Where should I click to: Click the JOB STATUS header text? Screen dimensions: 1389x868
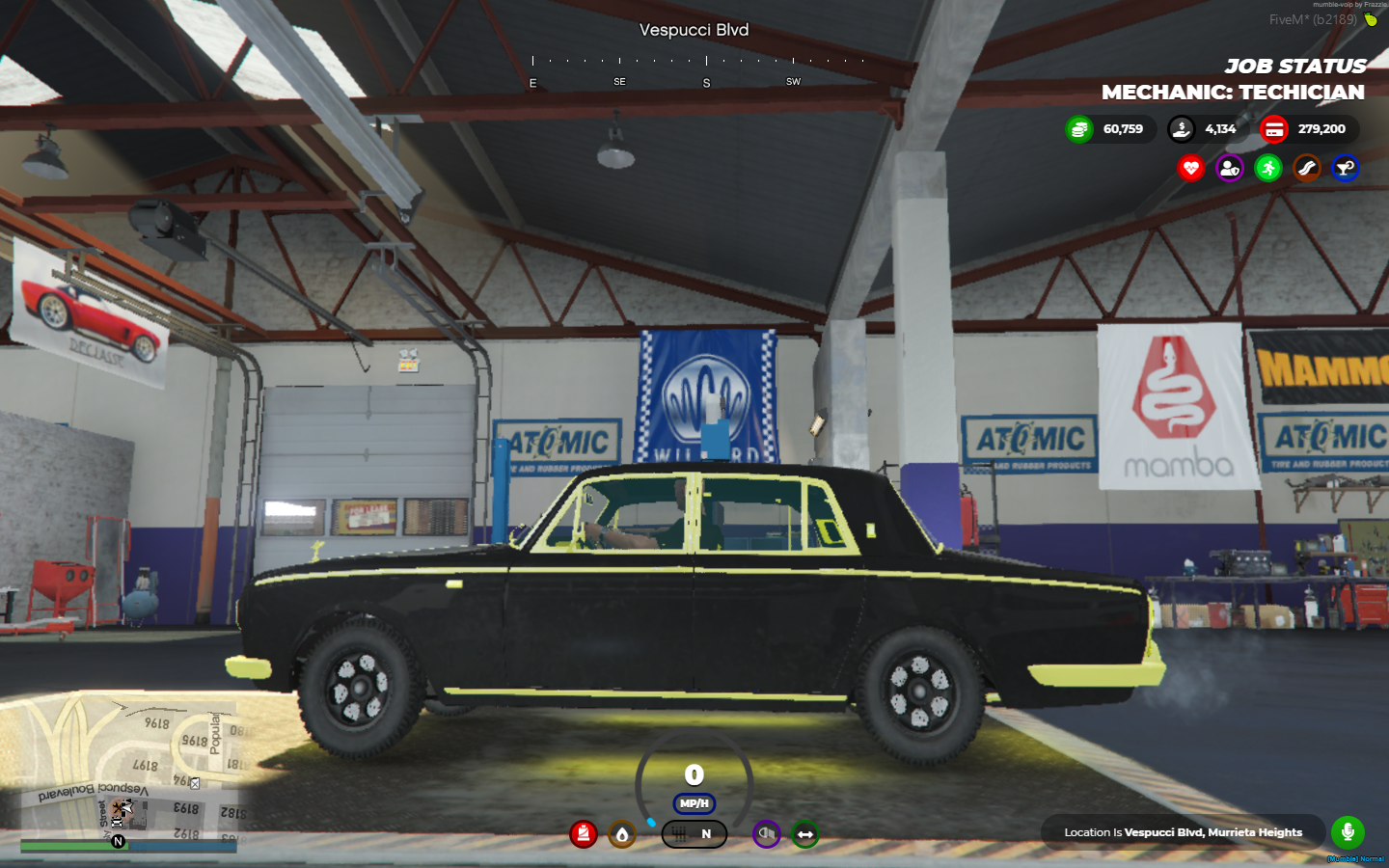[1294, 67]
